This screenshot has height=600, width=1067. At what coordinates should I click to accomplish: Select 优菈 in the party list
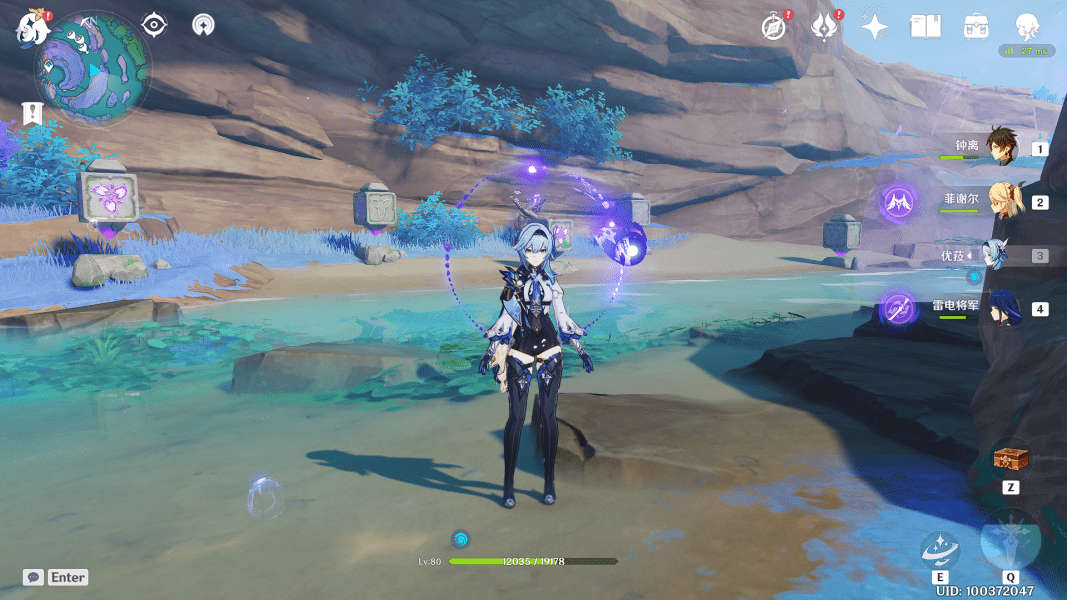tap(1001, 255)
